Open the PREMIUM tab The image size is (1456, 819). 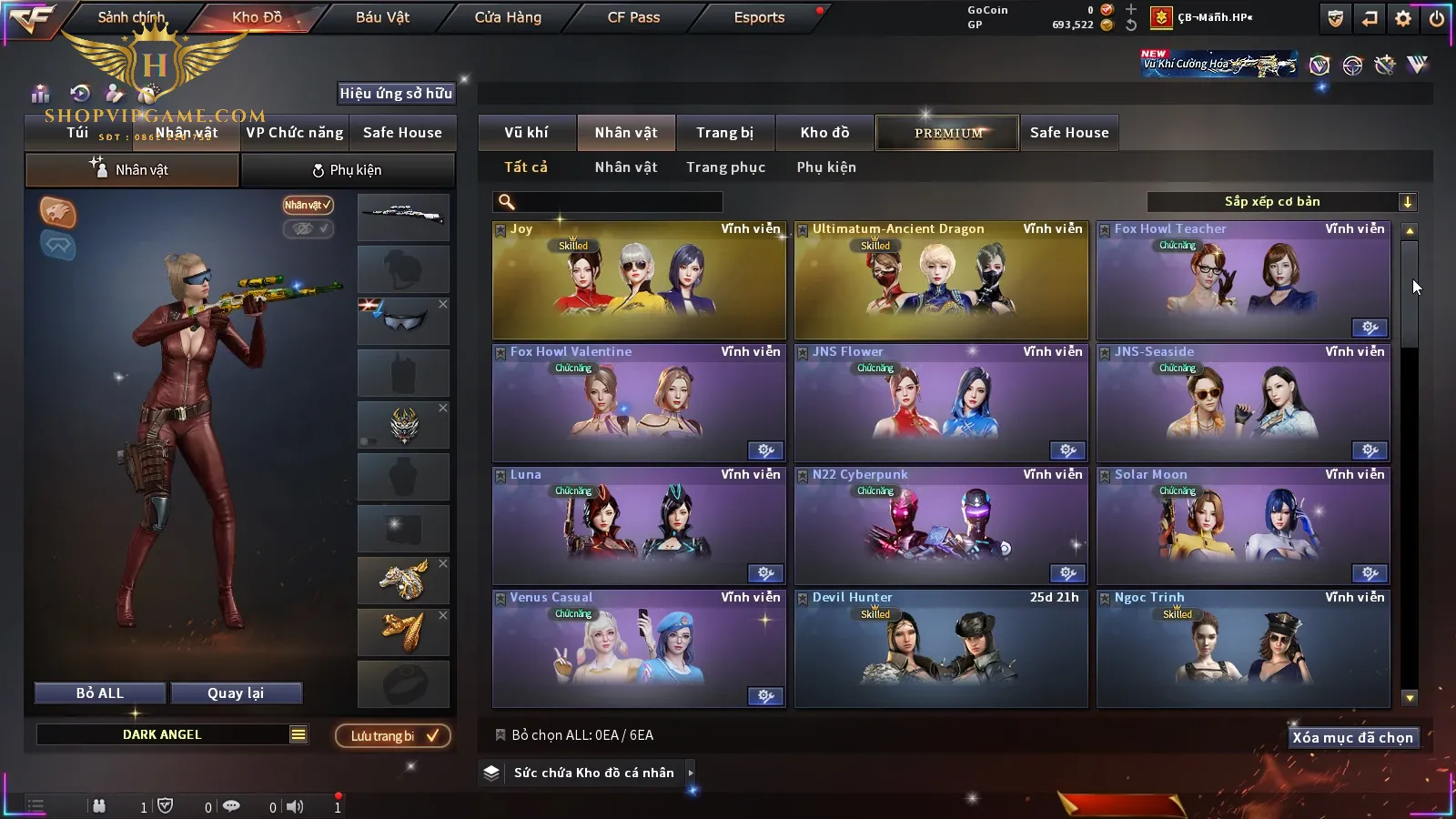click(x=947, y=133)
